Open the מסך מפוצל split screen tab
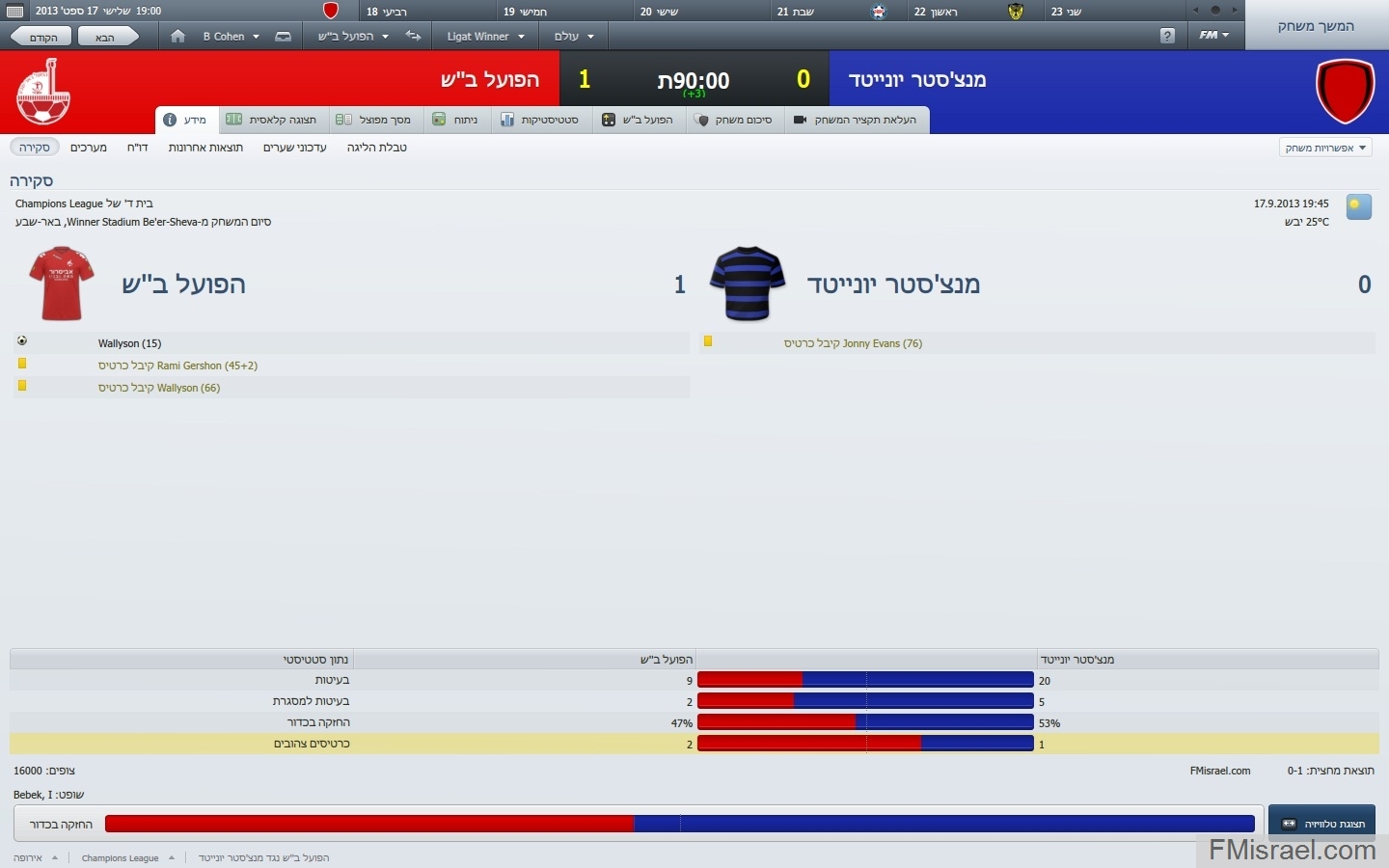 (374, 120)
